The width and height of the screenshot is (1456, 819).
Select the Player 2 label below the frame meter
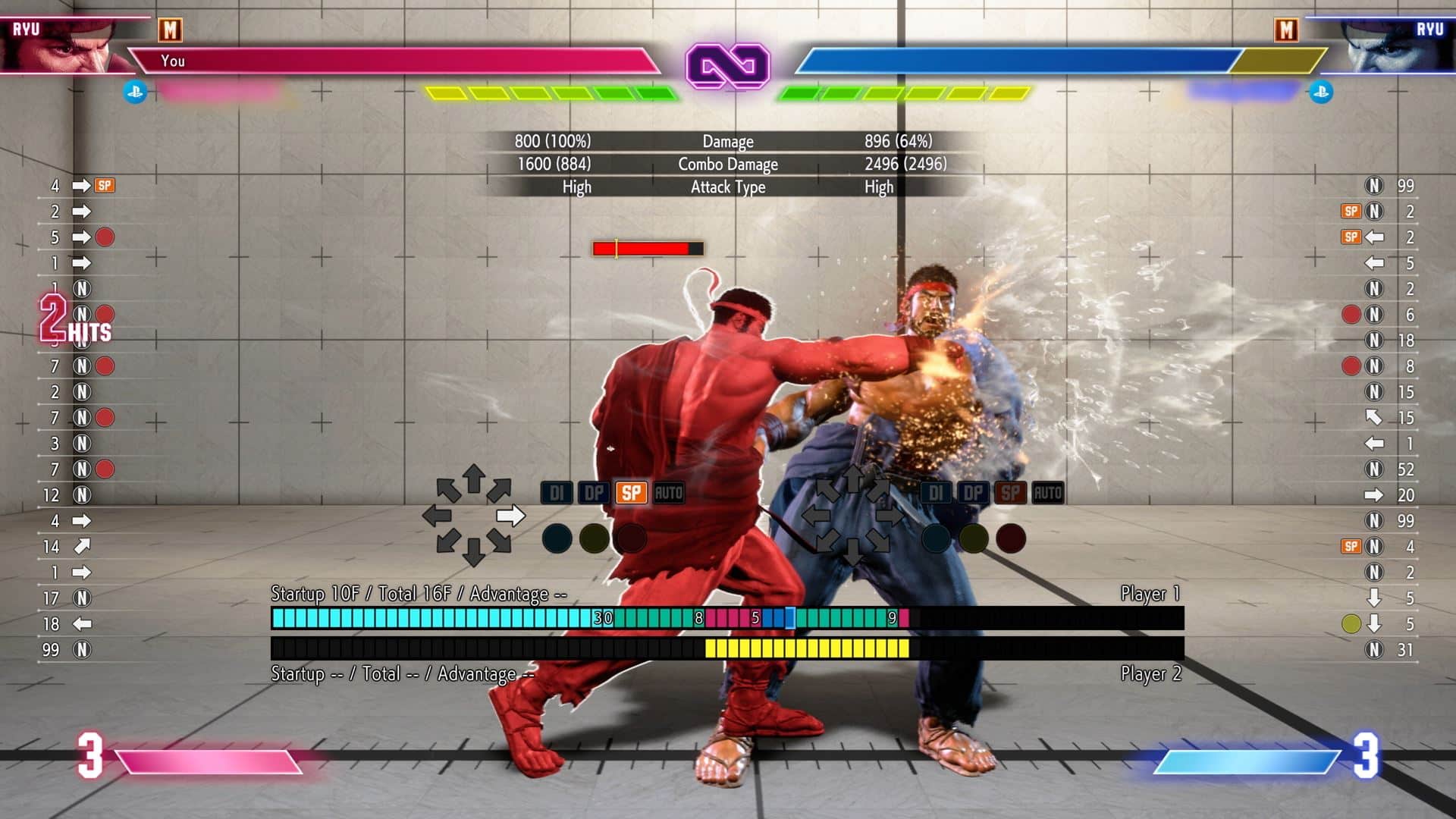coord(1150,673)
